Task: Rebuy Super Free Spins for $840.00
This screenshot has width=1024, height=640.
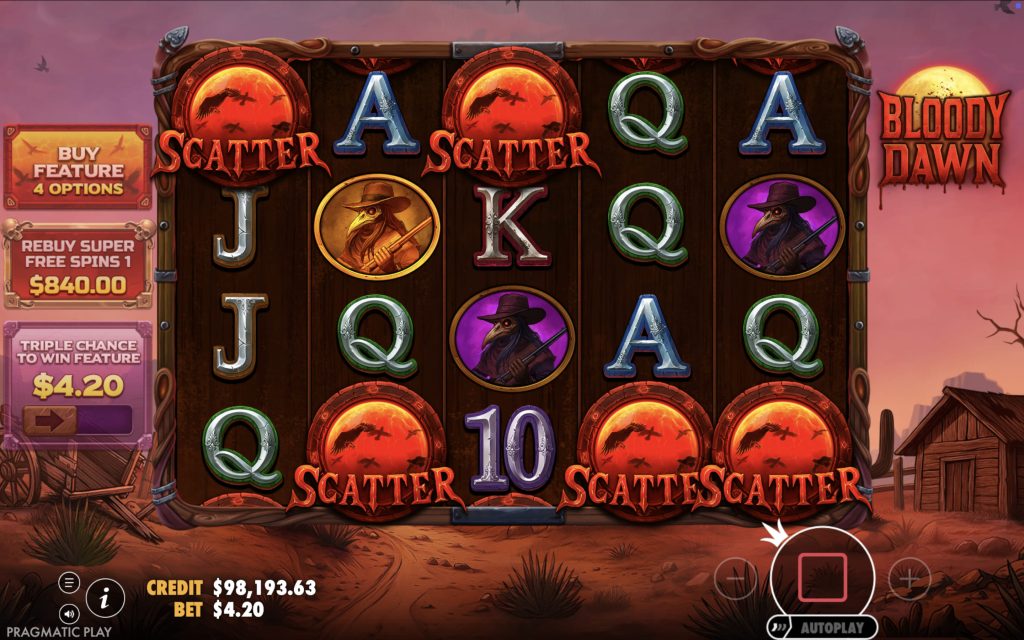Action: [x=77, y=264]
